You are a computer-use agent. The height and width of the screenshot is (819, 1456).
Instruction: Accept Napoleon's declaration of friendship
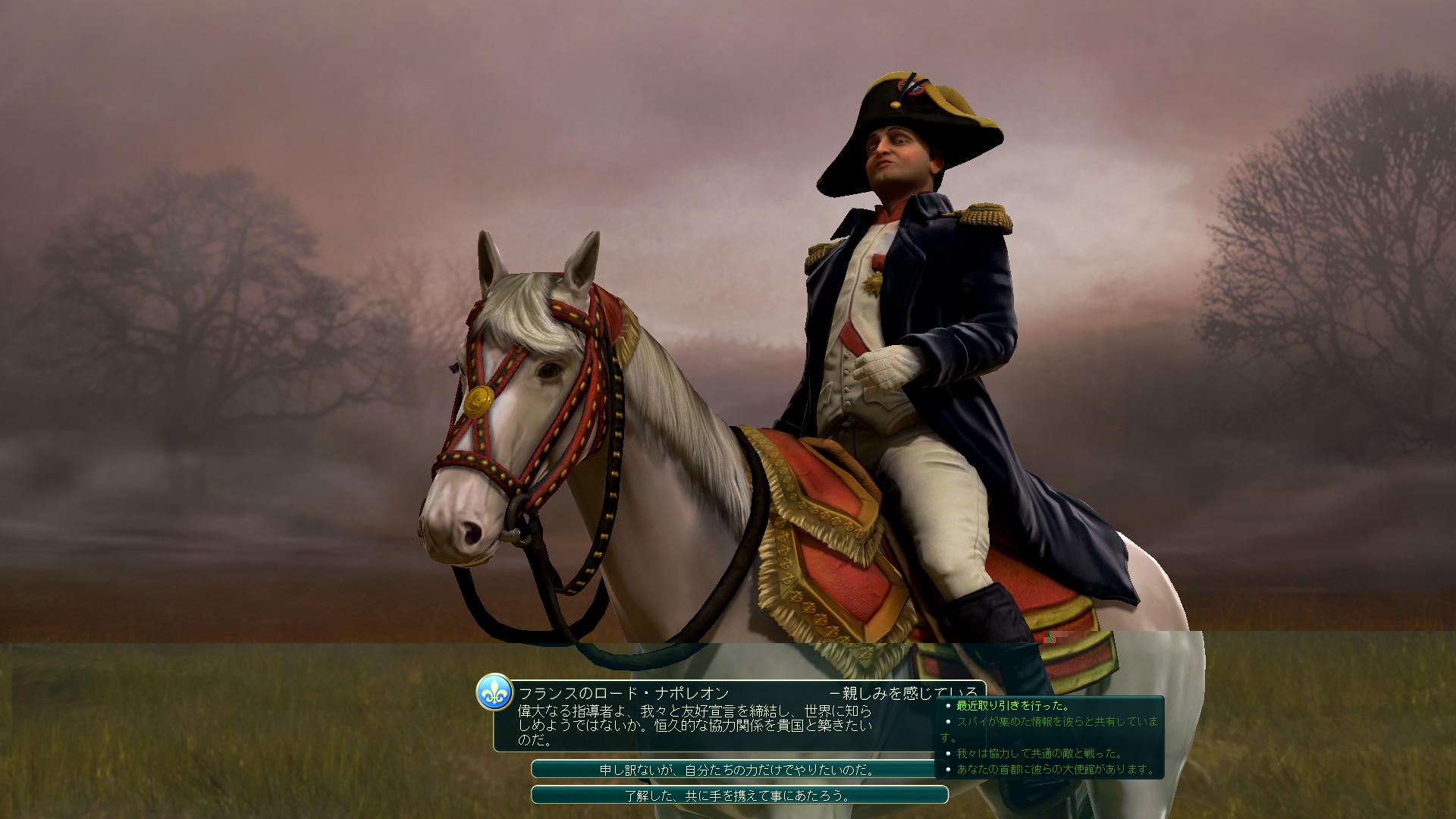point(739,795)
